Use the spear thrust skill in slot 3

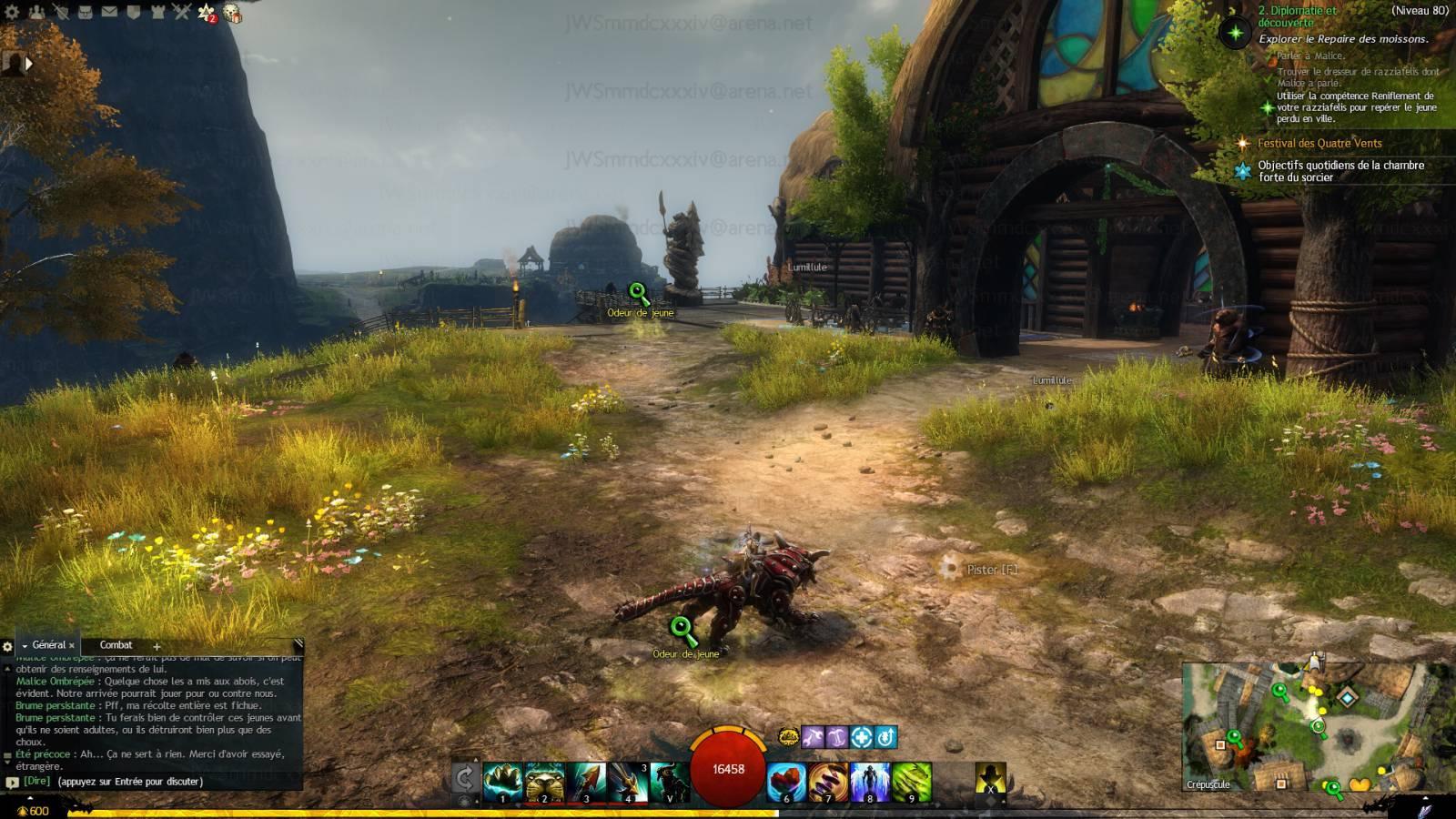586,782
